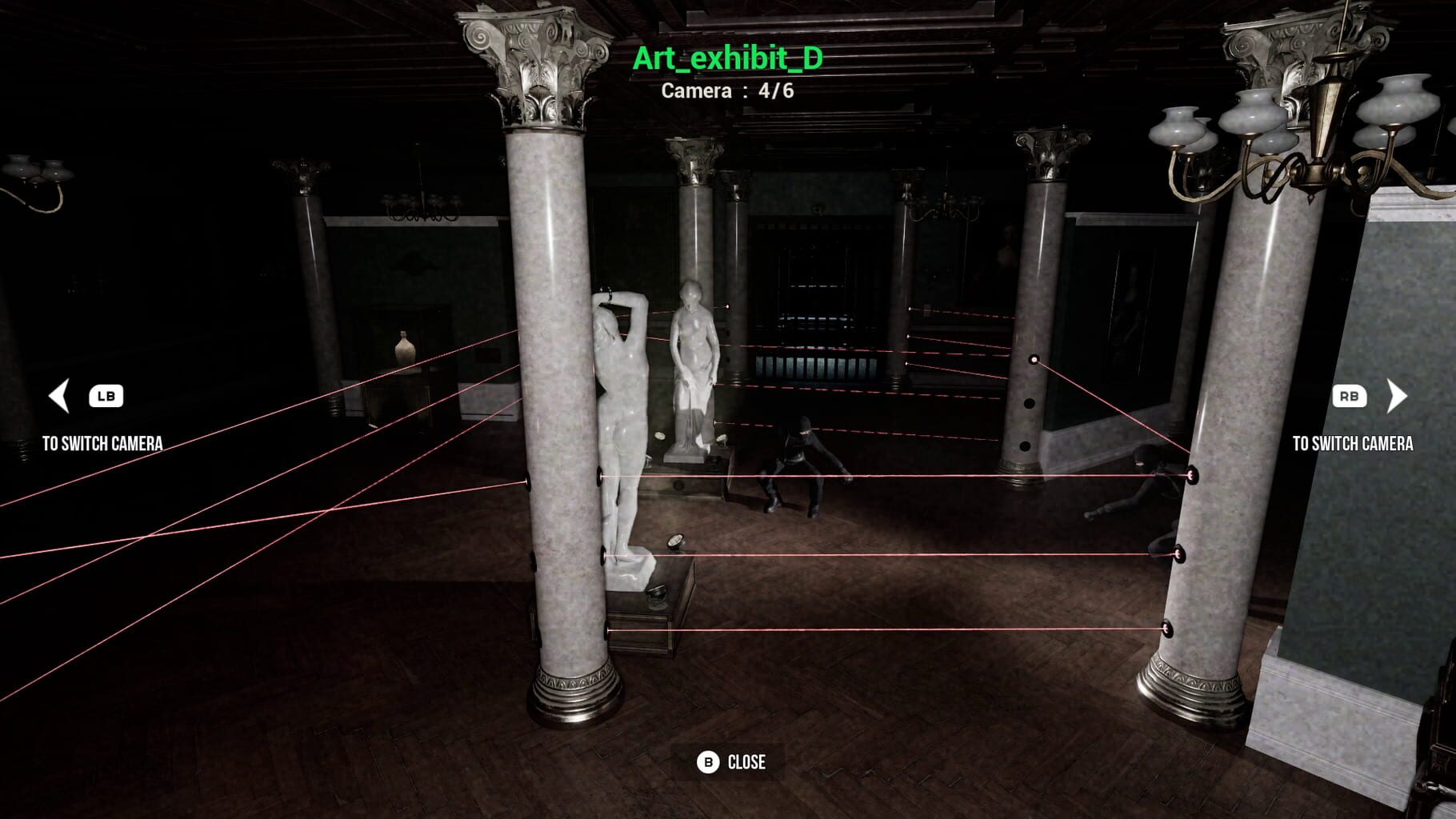Toggle the middle laser emitter on the marble column
Screen dimensions: 1456x819
[604, 552]
